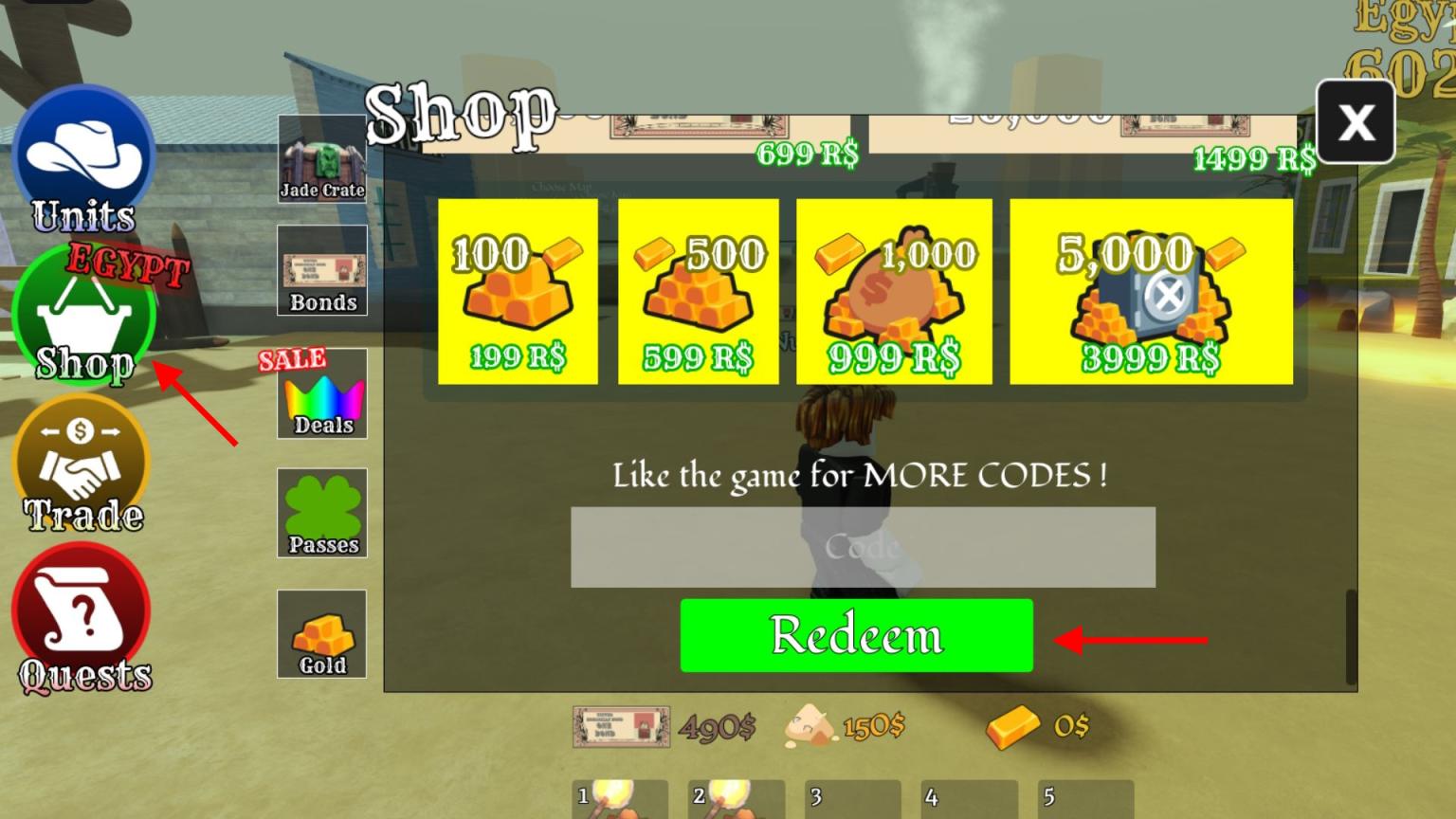This screenshot has height=819, width=1456.
Task: Switch to the Shop tab highlighted by arrow
Action: click(83, 313)
